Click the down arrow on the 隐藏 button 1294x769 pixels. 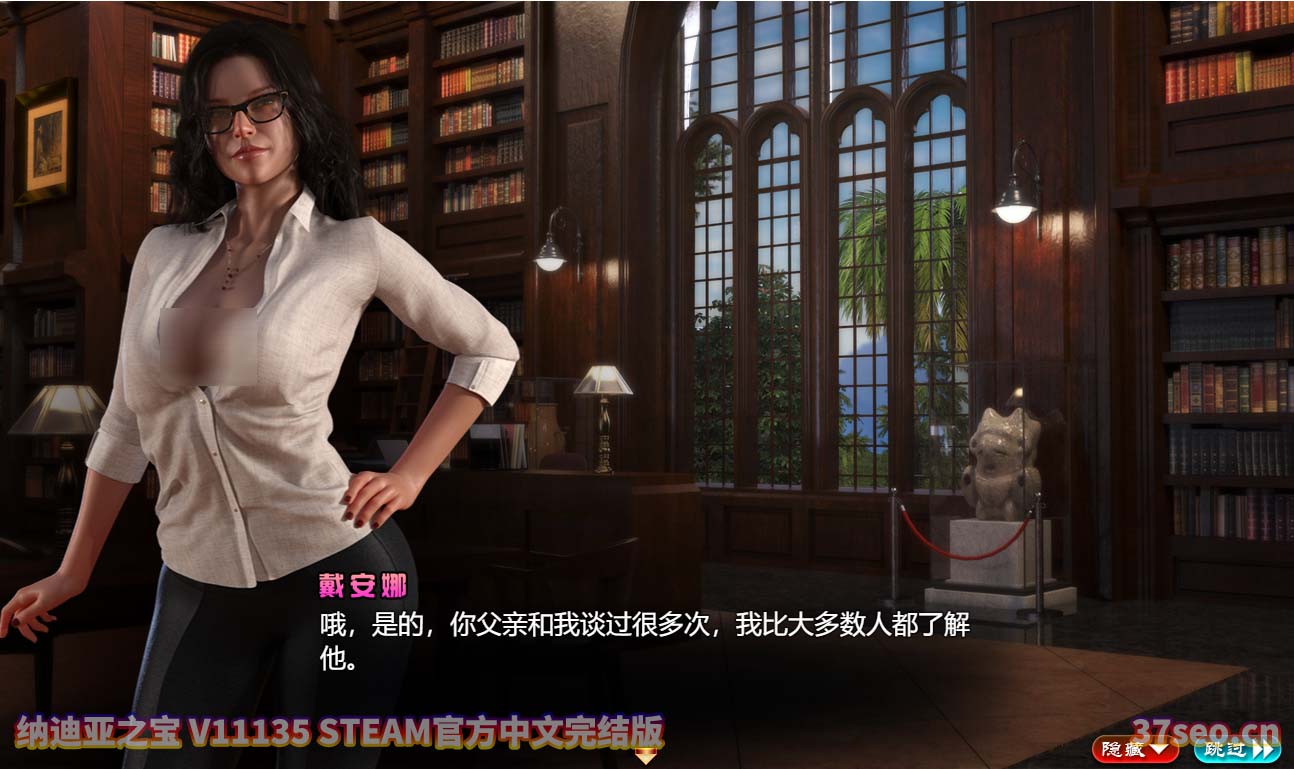1158,748
